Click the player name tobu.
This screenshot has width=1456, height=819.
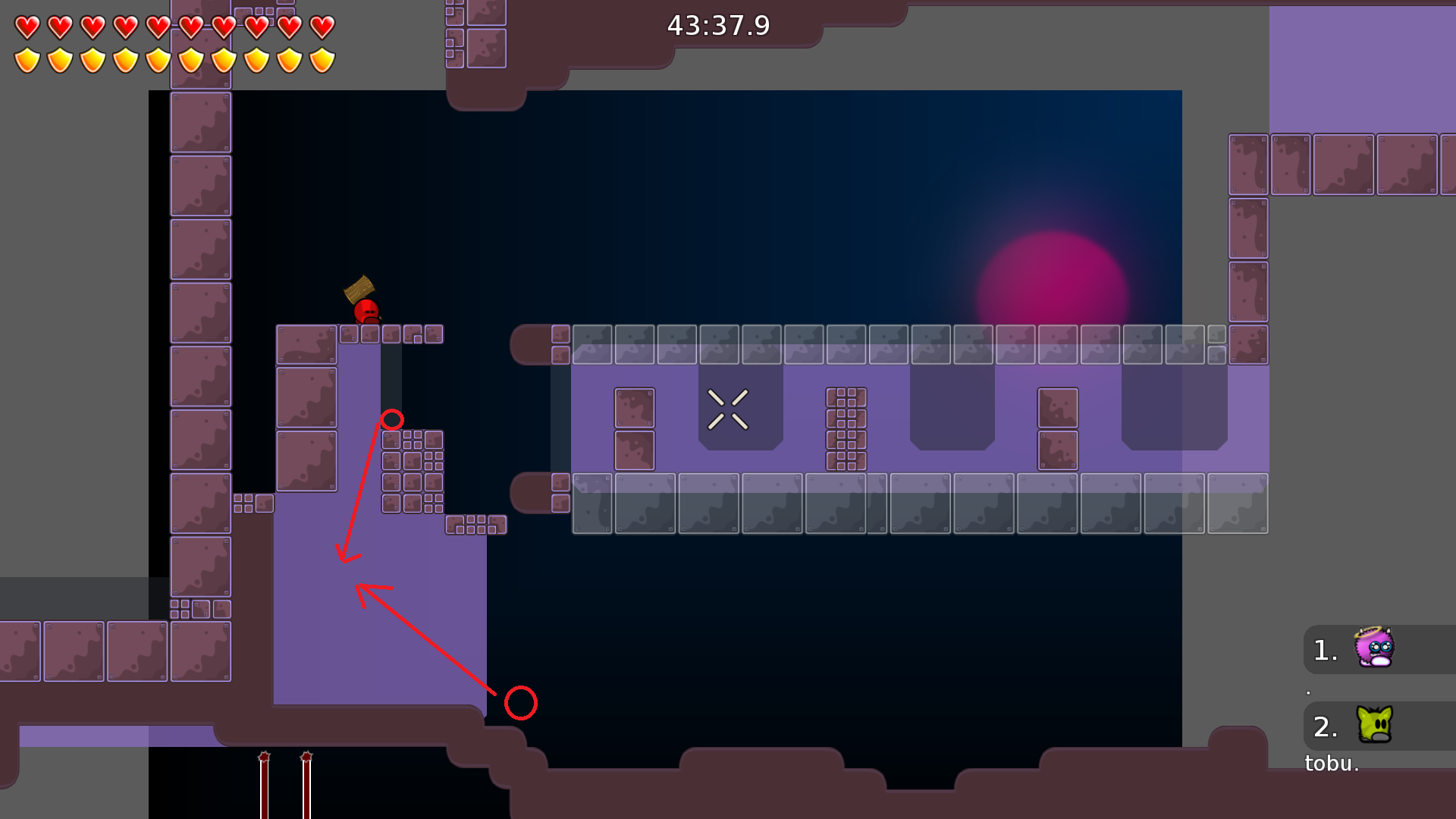pyautogui.click(x=1331, y=764)
